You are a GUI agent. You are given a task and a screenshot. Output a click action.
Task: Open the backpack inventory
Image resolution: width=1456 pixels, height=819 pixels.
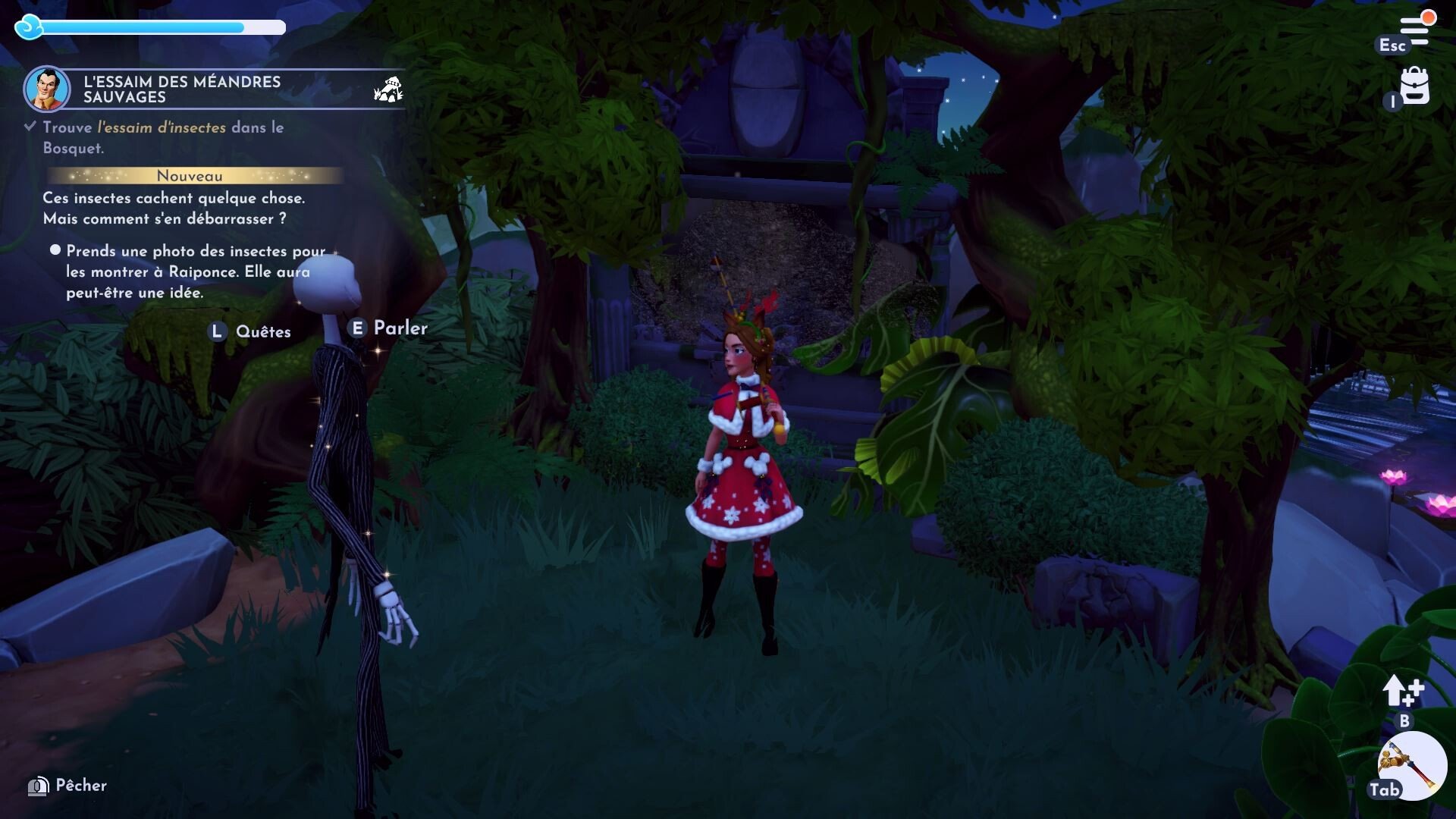(x=1414, y=86)
